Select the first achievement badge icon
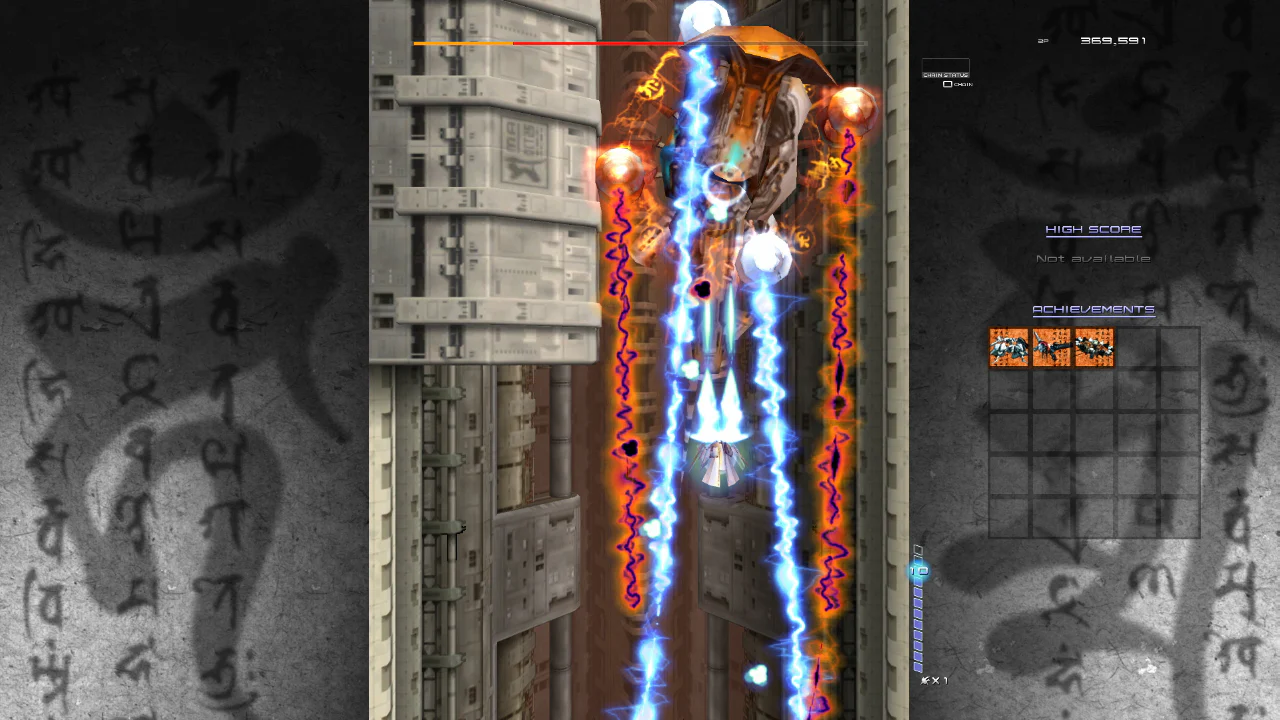Image resolution: width=1280 pixels, height=720 pixels. 1009,348
